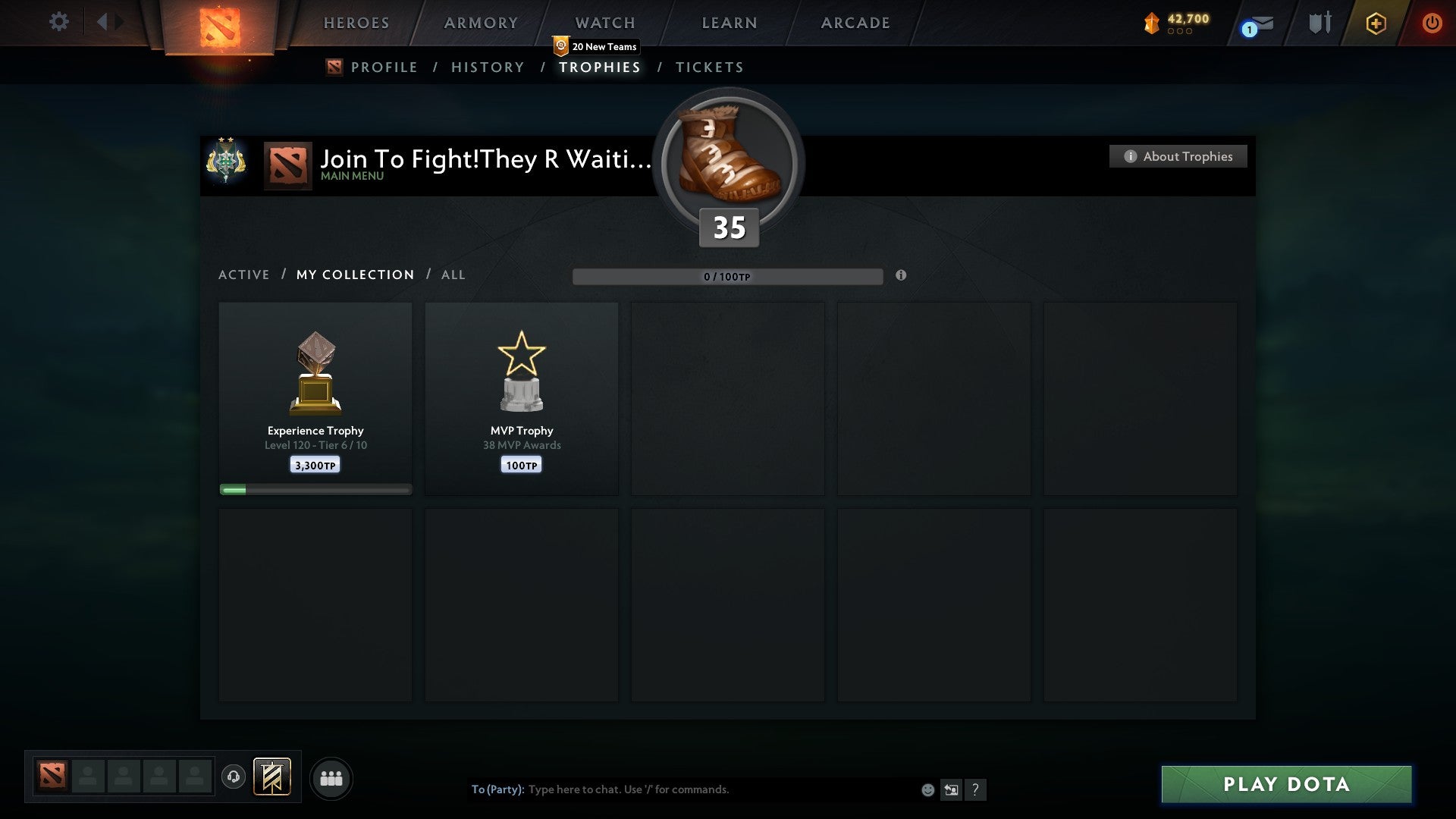Open About Trophies information

coord(1178,156)
